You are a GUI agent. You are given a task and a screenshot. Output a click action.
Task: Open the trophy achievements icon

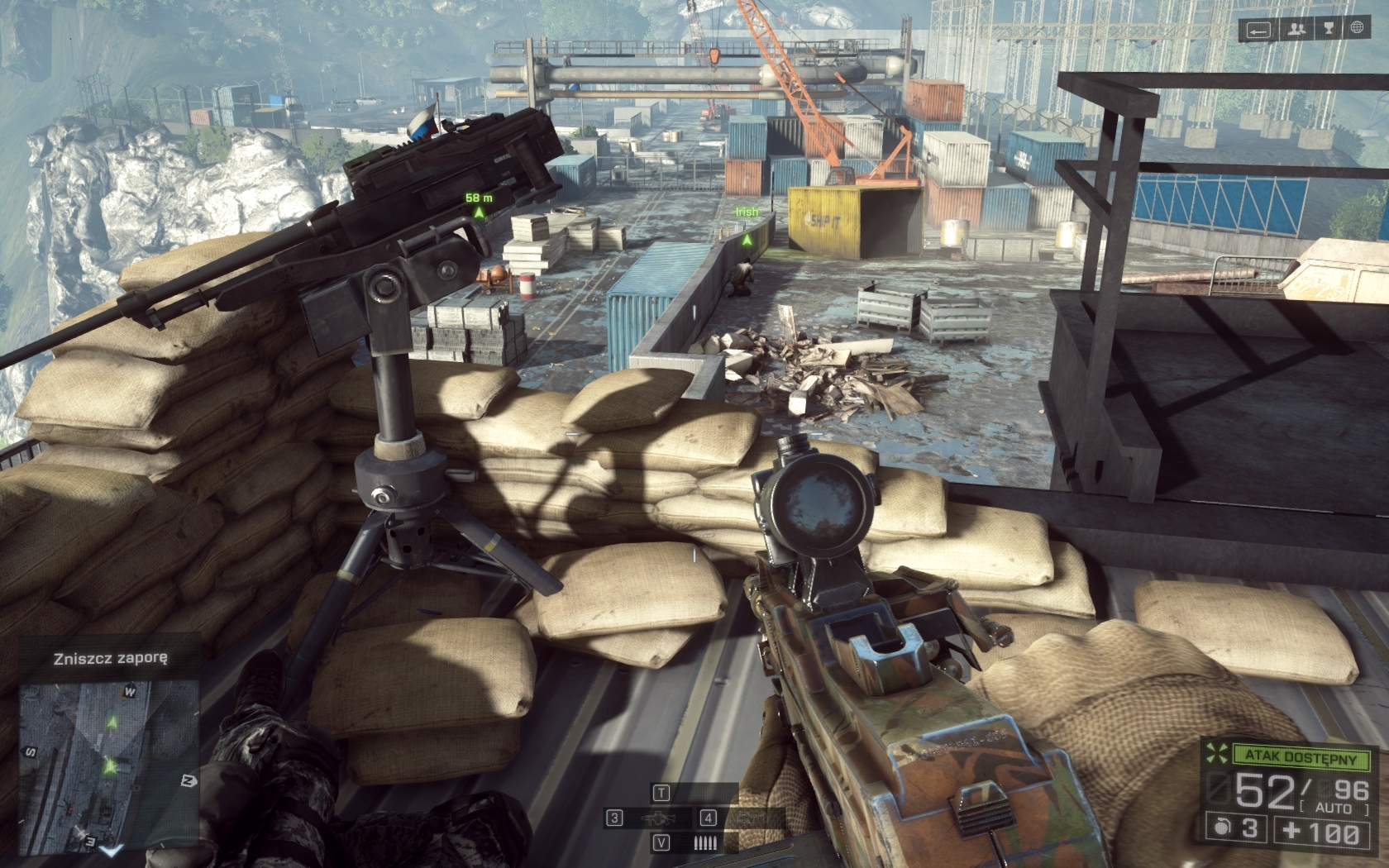coord(1328,30)
